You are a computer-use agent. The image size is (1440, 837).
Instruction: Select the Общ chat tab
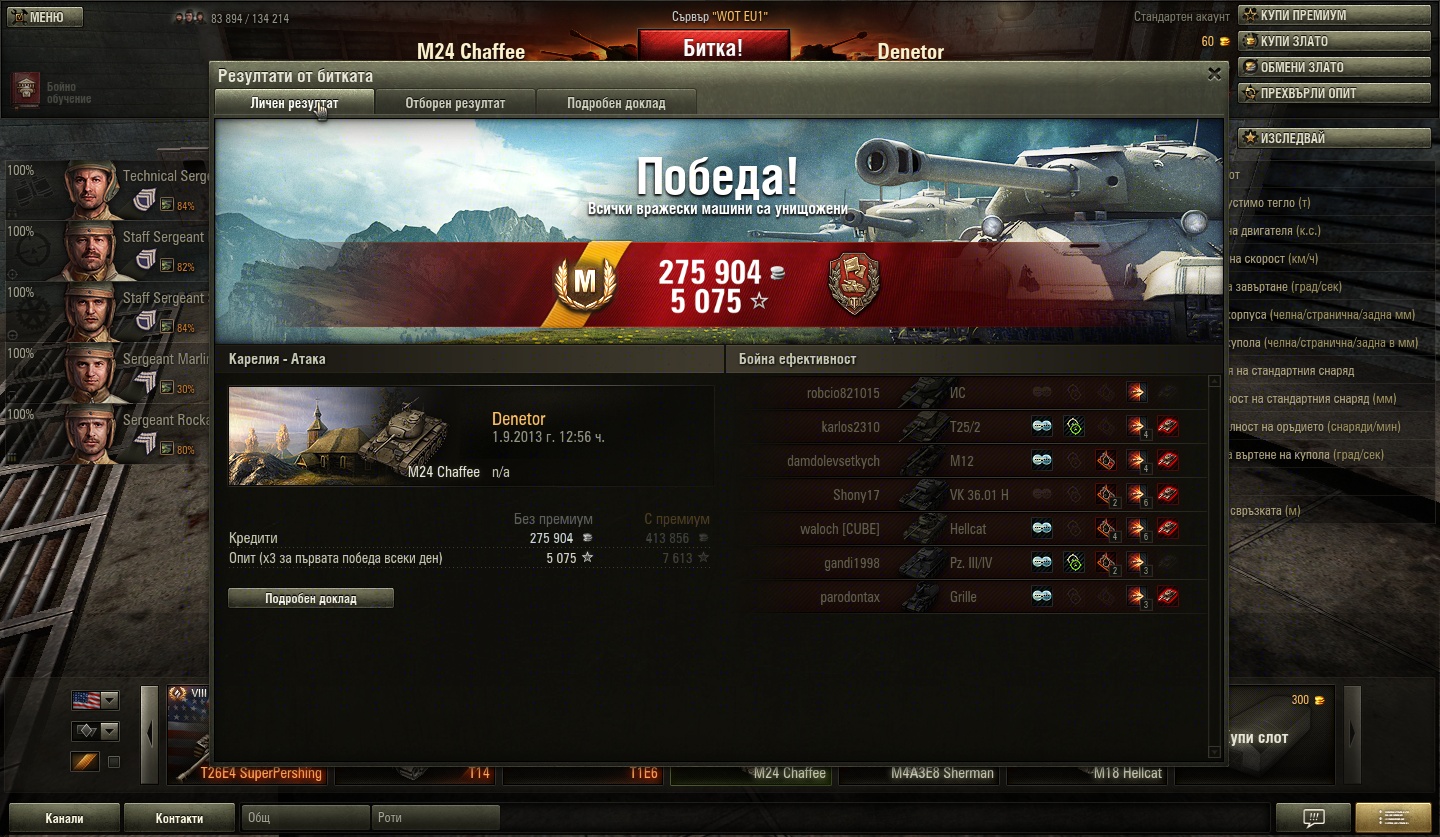tap(305, 818)
